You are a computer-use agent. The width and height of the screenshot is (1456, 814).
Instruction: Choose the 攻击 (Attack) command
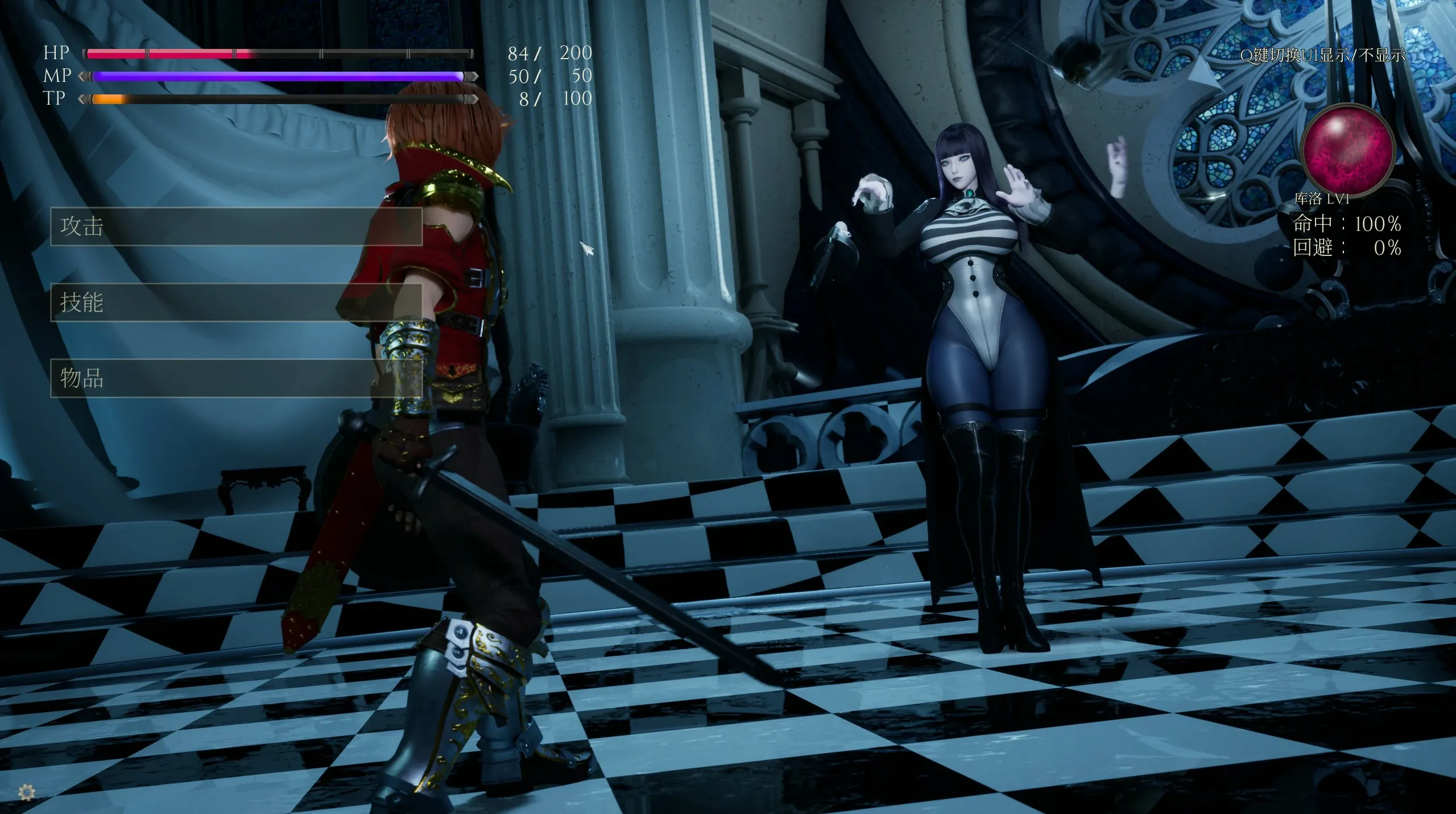236,226
